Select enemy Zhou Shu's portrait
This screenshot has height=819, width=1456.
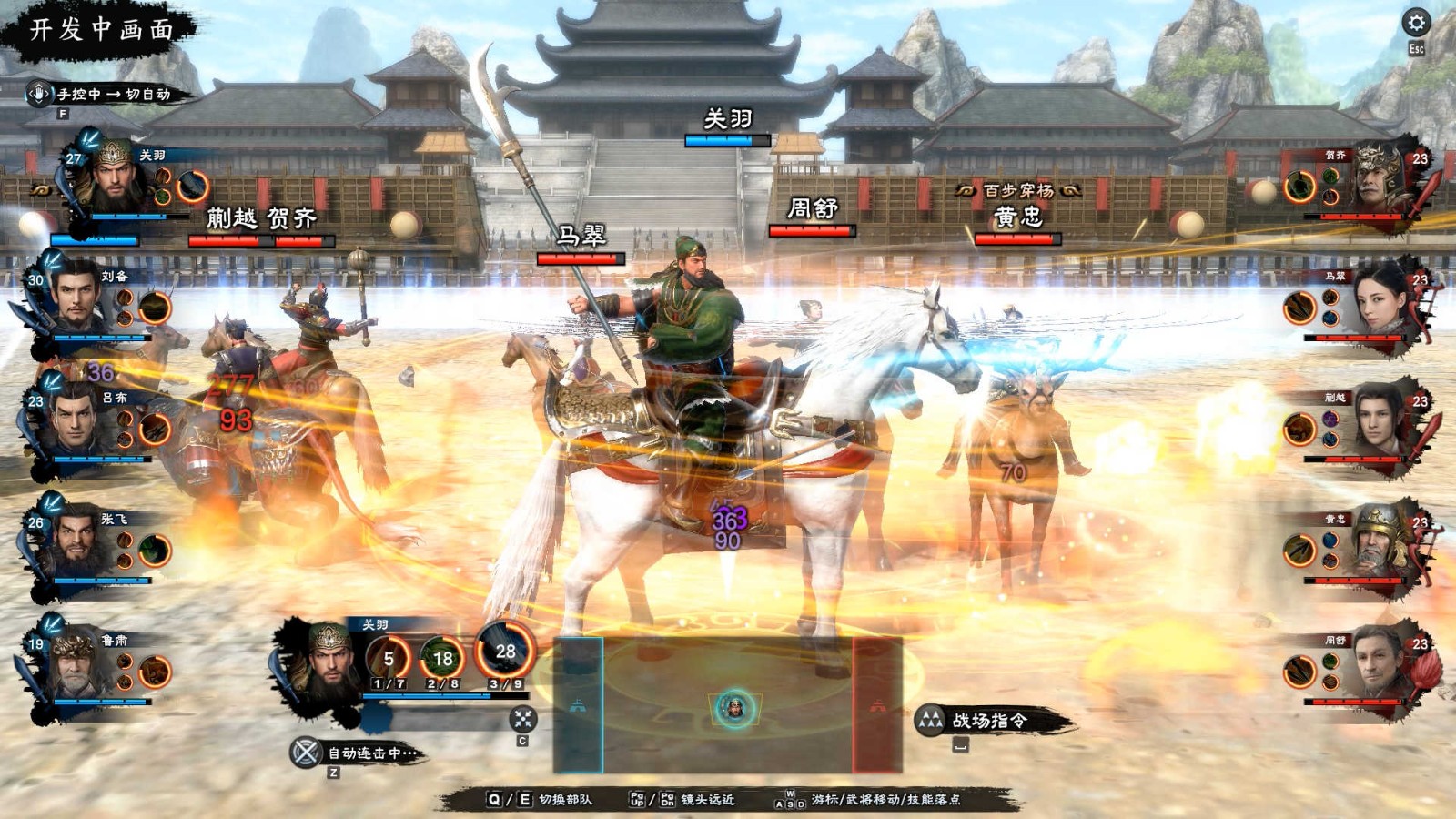[x=1380, y=662]
